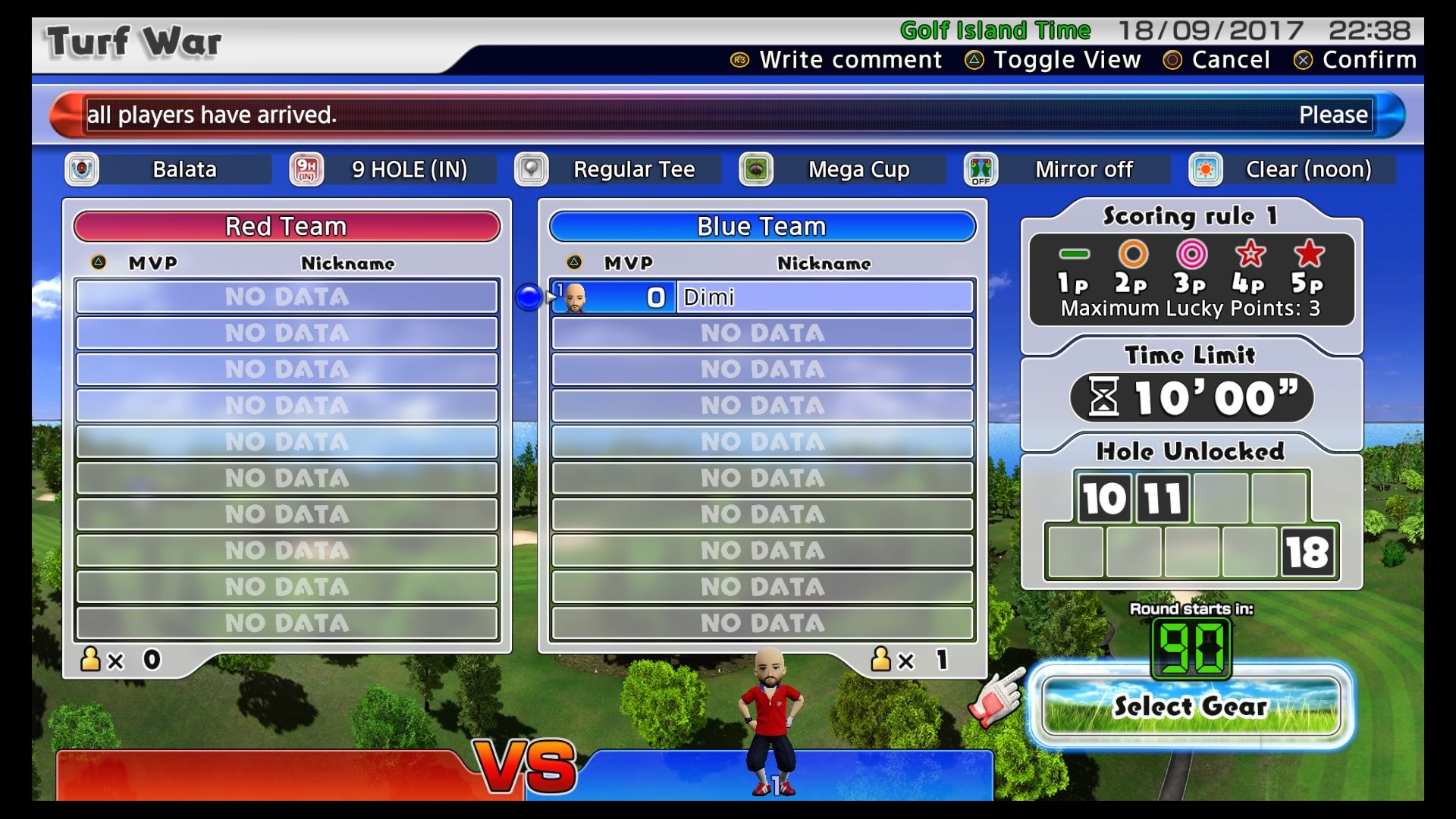Viewport: 1456px width, 819px height.
Task: Select the Clear (noon) weather icon
Action: point(1206,169)
